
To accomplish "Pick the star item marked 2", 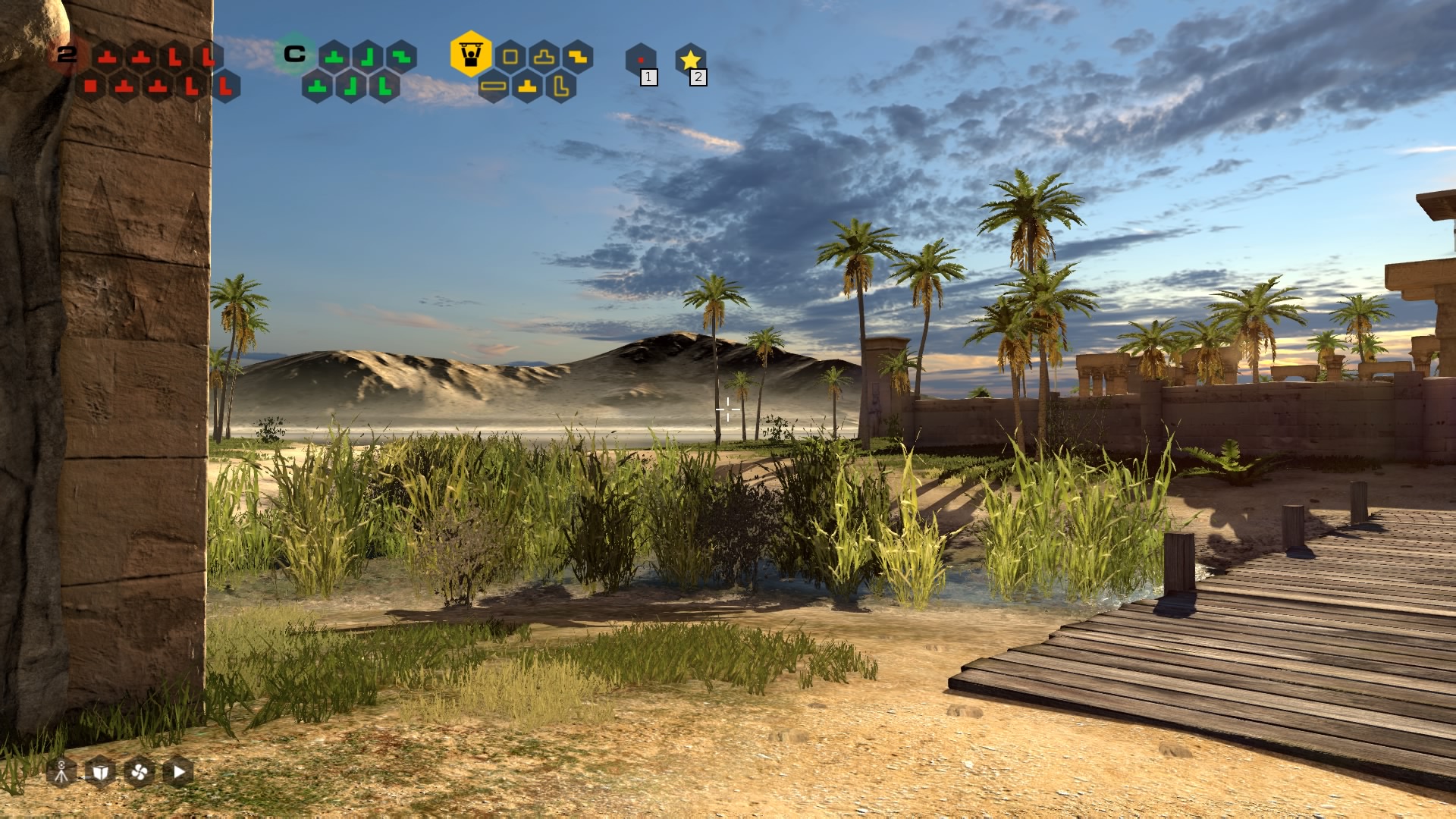I will click(x=690, y=60).
